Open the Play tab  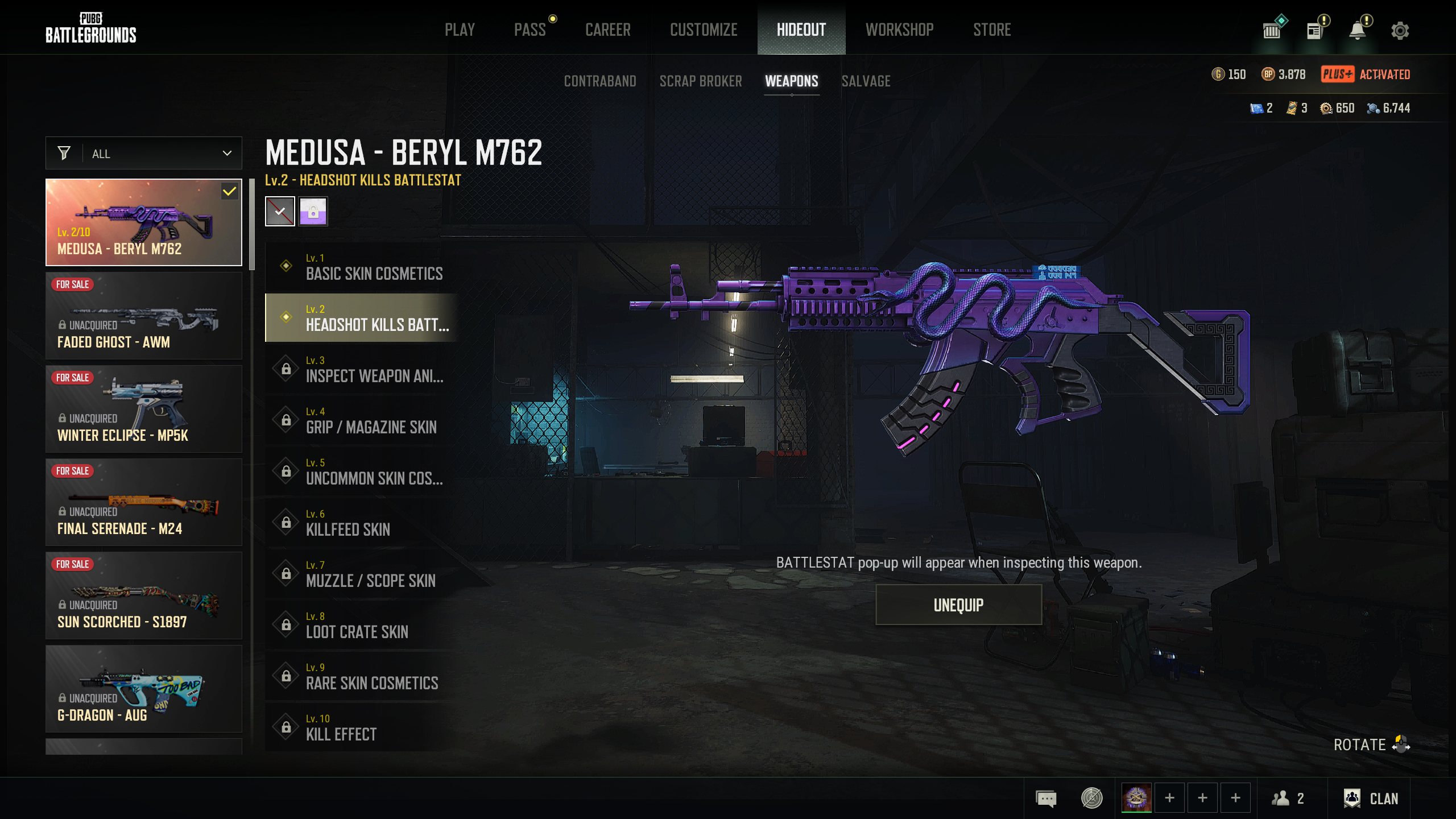[460, 30]
